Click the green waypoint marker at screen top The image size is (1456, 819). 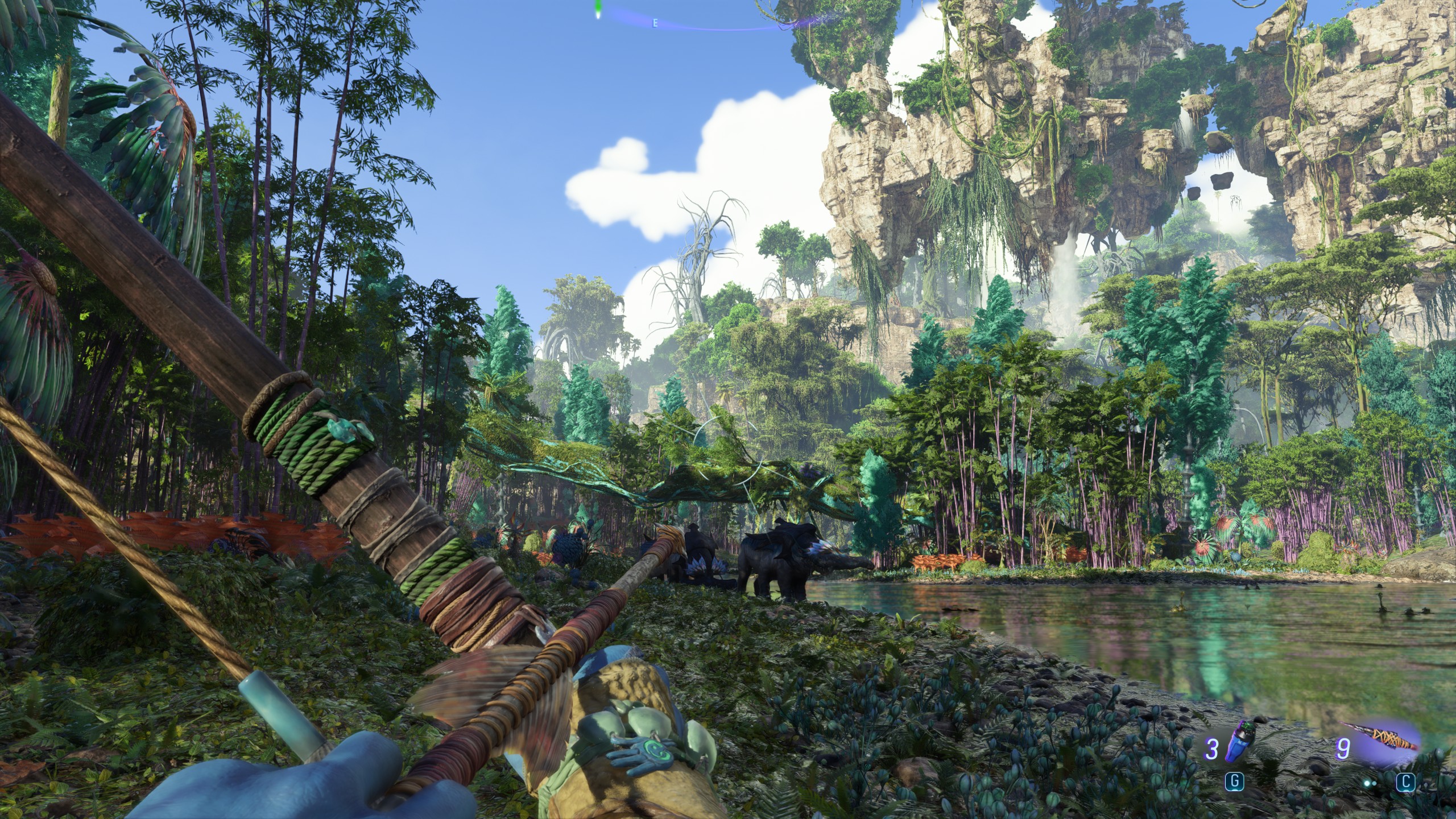(x=598, y=9)
